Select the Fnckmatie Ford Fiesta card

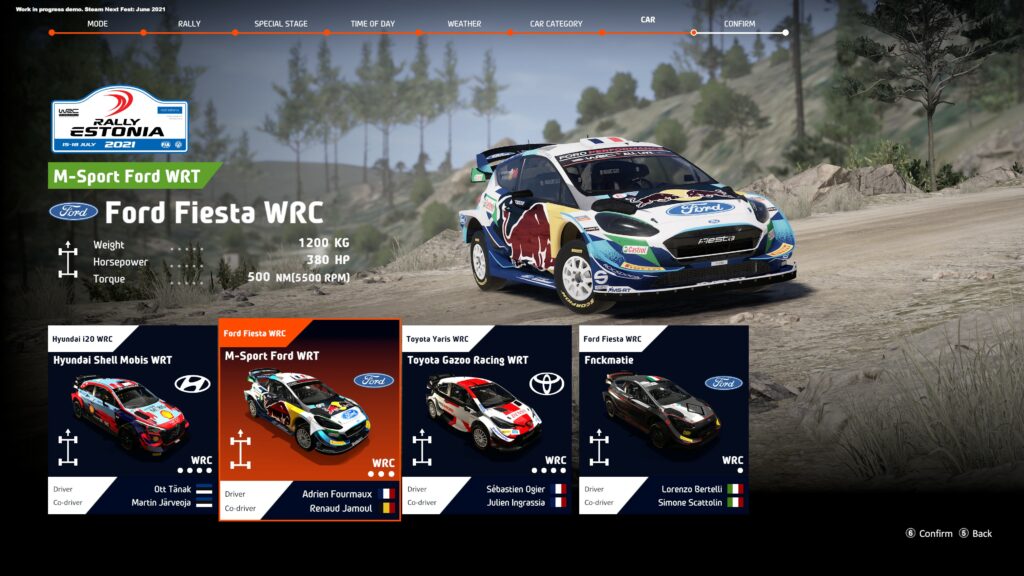(x=663, y=418)
